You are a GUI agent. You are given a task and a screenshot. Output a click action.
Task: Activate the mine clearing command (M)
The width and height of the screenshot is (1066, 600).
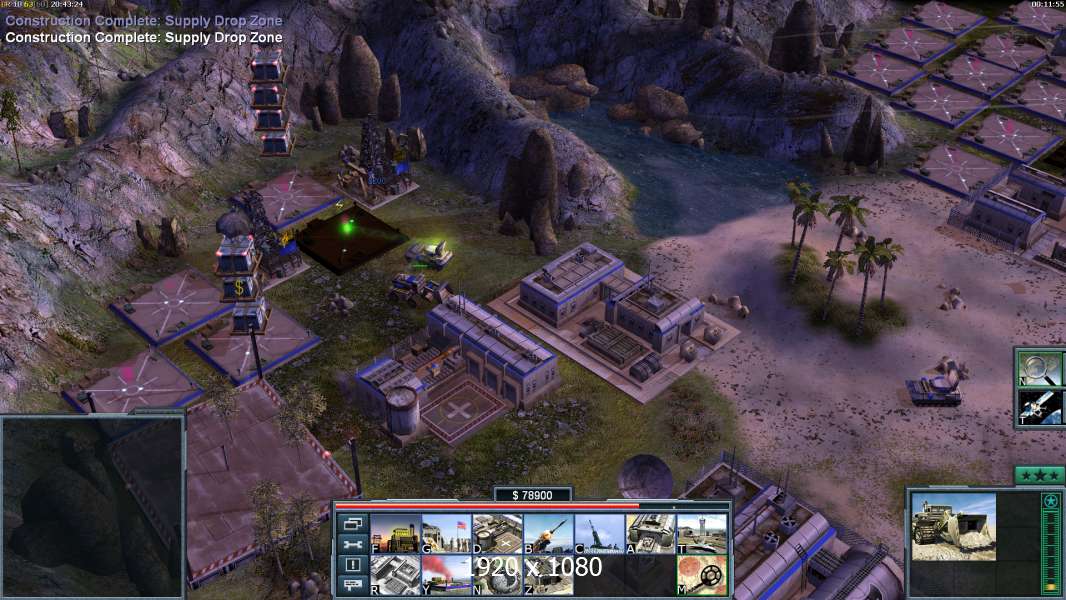click(x=701, y=575)
